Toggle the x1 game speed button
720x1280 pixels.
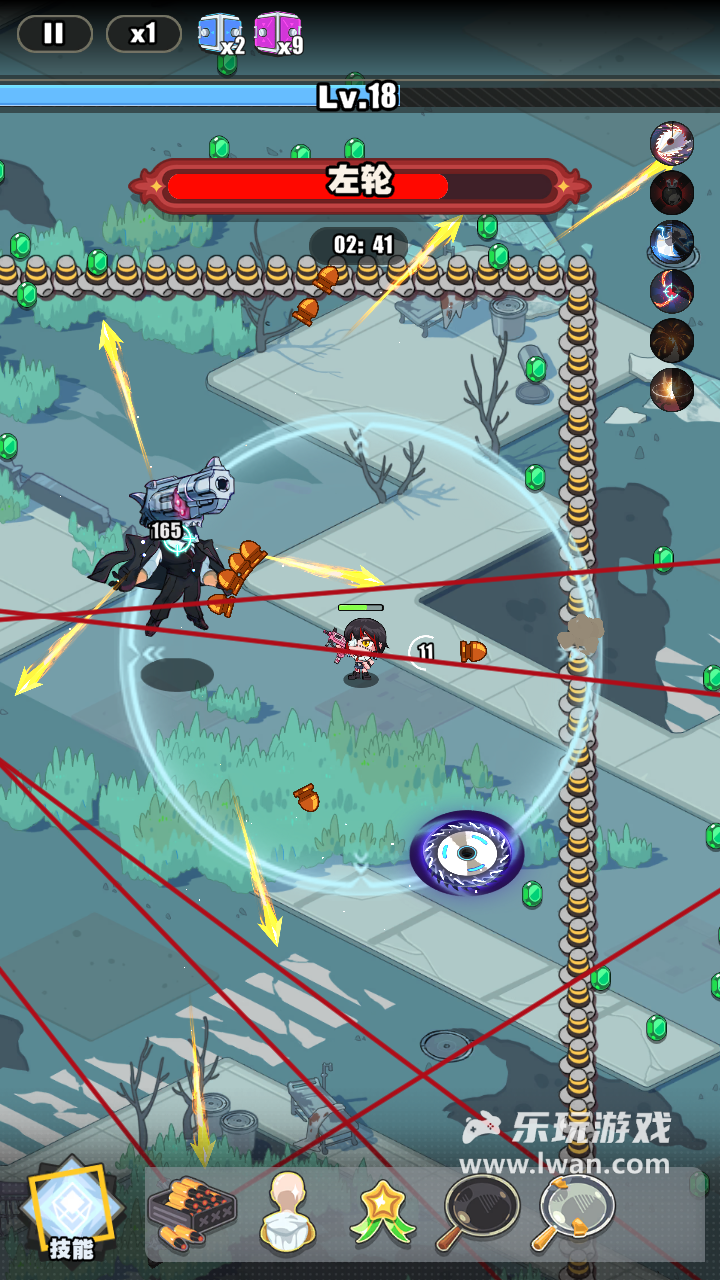pyautogui.click(x=143, y=34)
